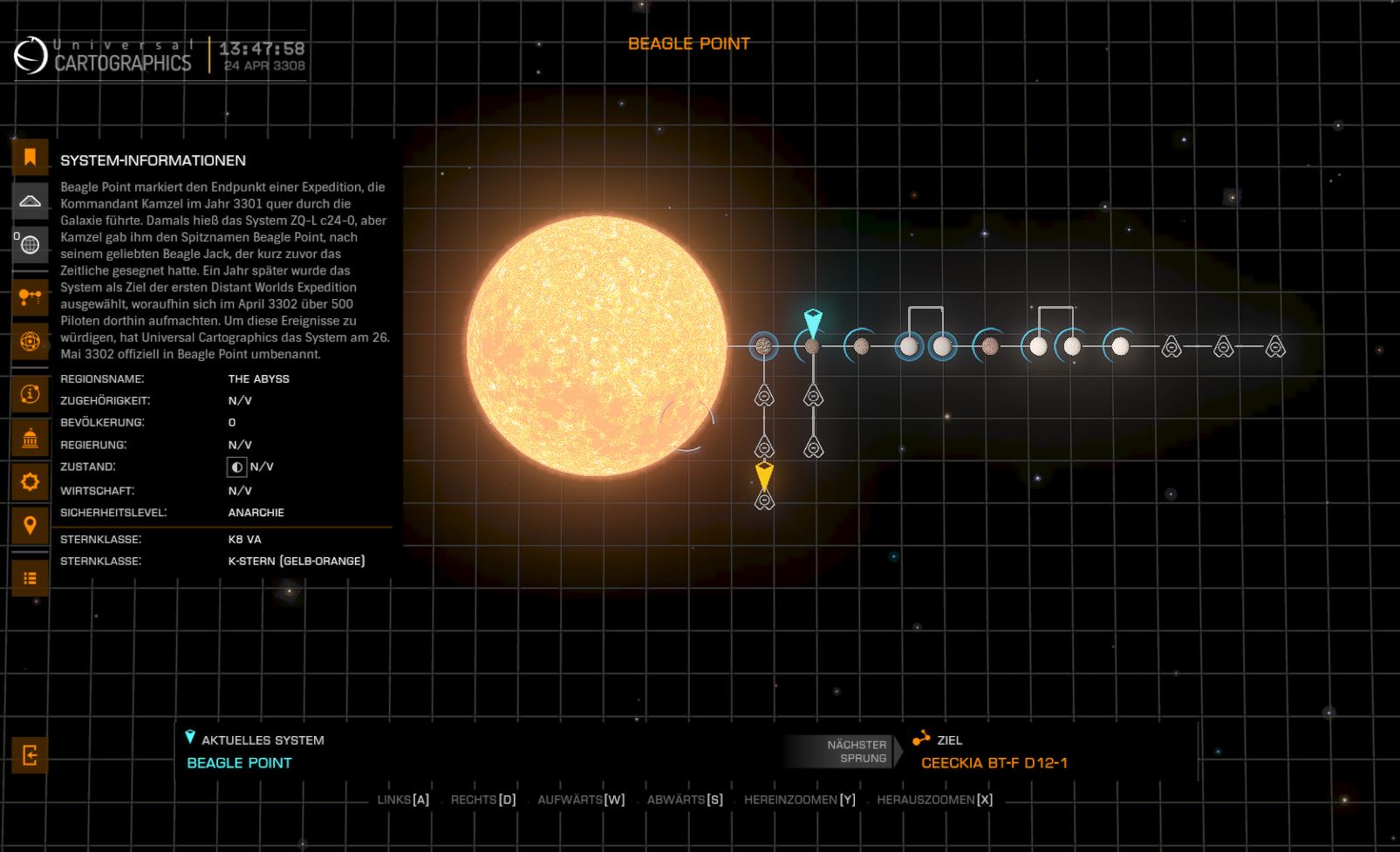Screen dimensions: 1400x852
Task: Open the list icon in the sidebar
Action: (30, 577)
